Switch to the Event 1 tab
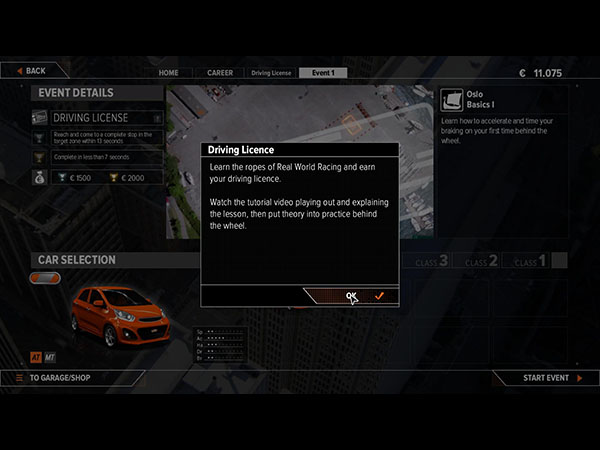 pos(323,73)
